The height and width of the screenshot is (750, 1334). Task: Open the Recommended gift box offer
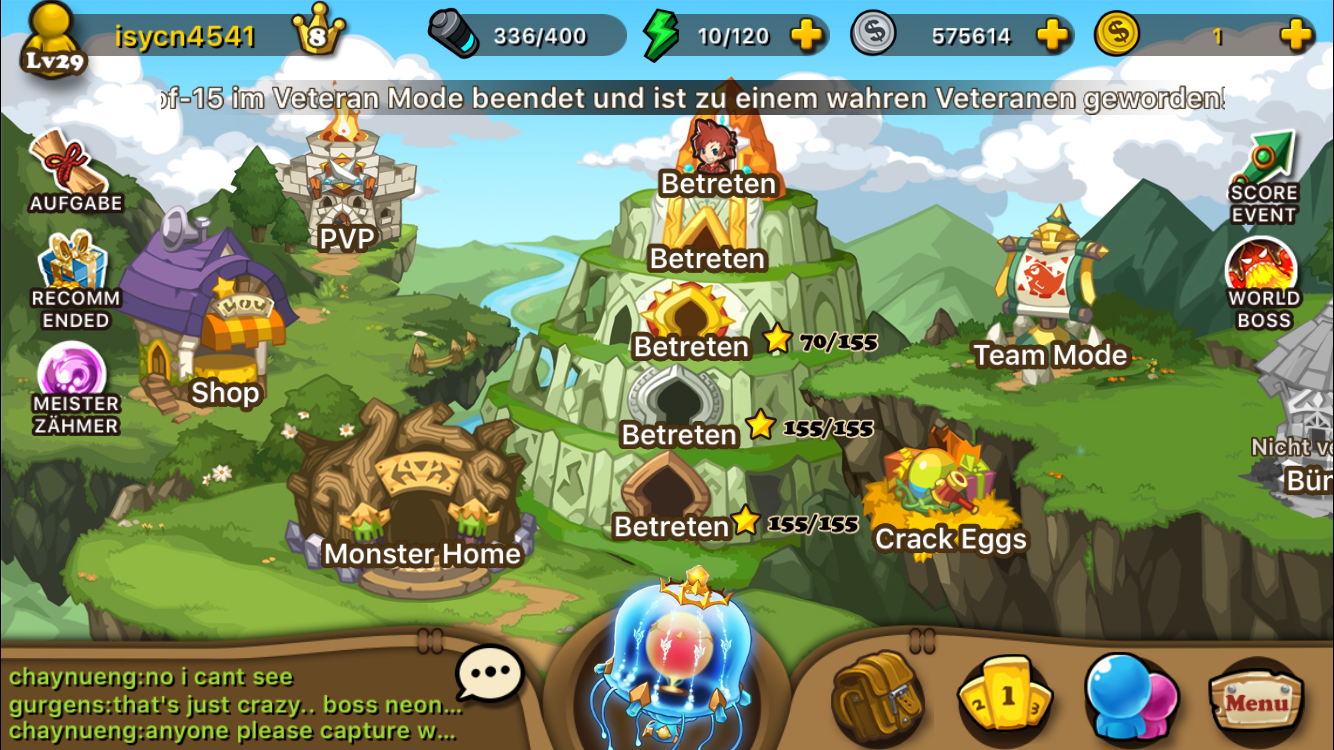(x=75, y=280)
